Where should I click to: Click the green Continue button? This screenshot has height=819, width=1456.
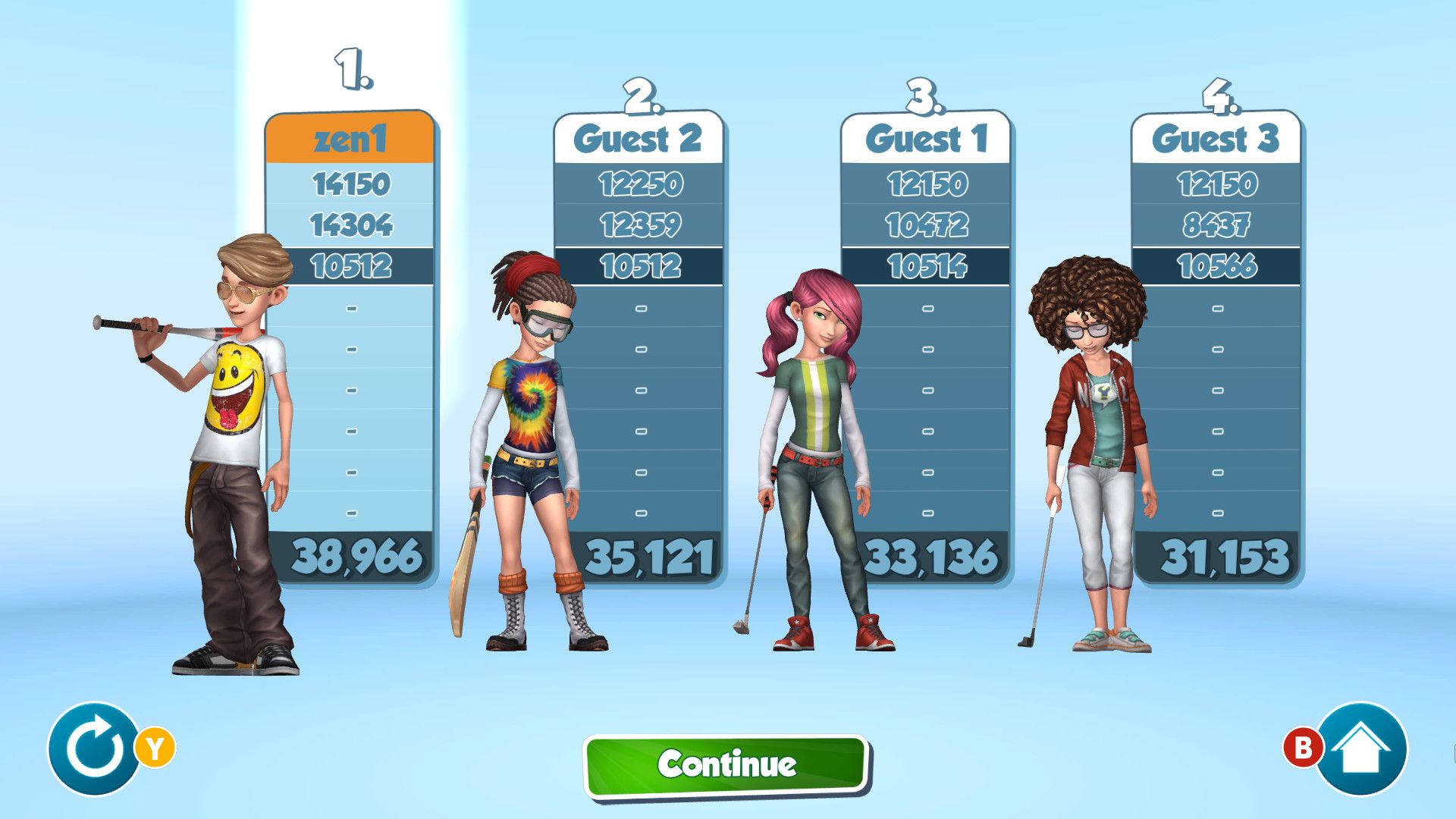726,764
